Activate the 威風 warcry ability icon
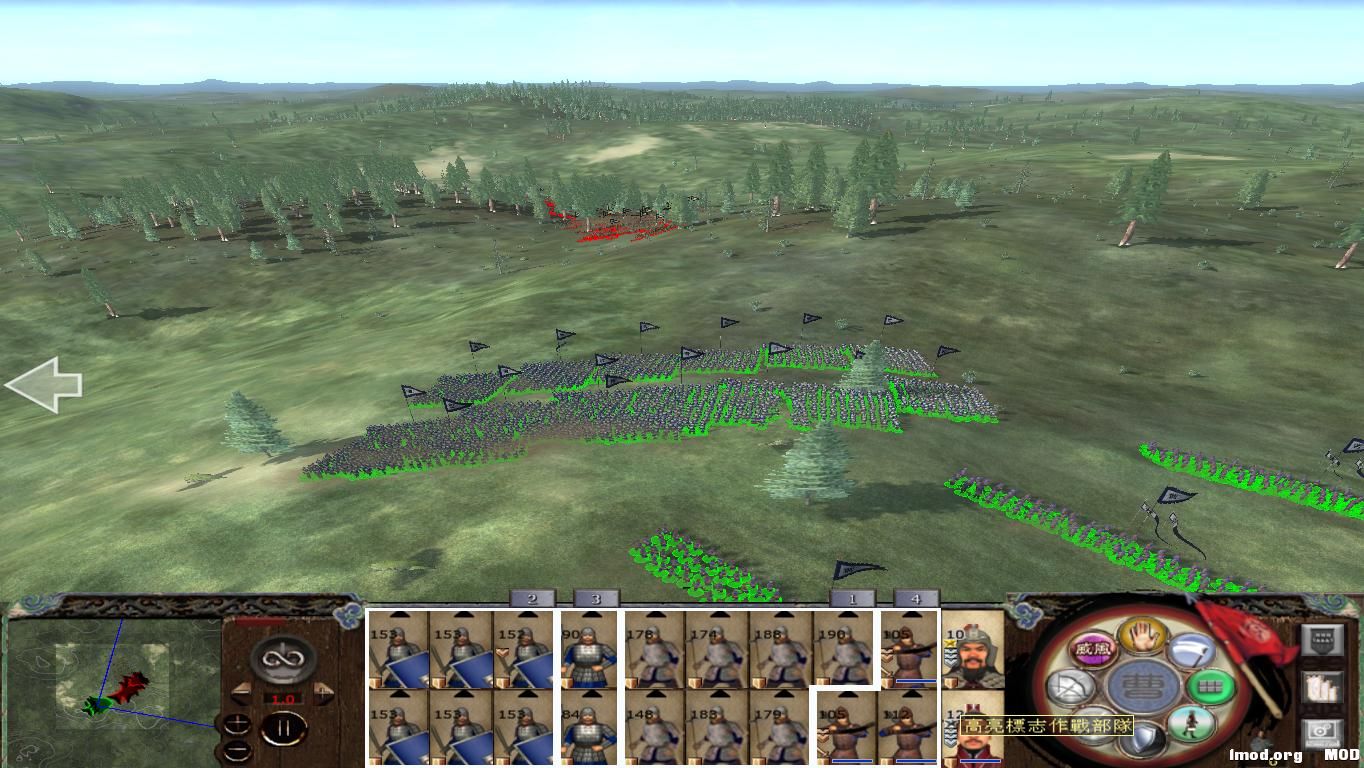The image size is (1364, 768). pos(1095,647)
